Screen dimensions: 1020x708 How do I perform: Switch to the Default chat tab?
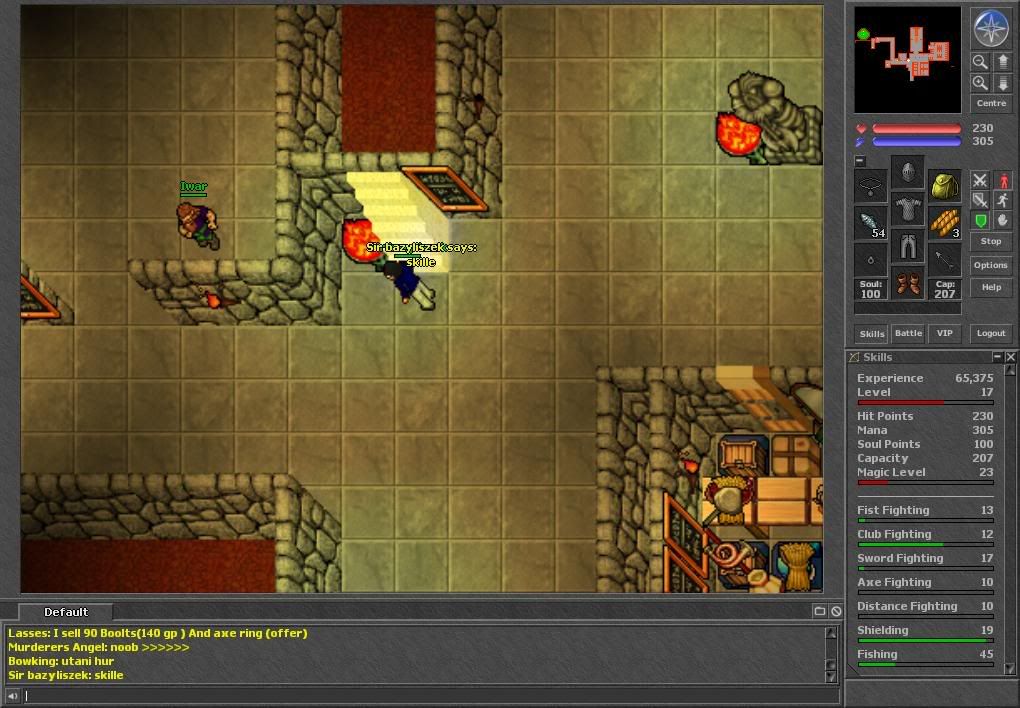pos(66,612)
